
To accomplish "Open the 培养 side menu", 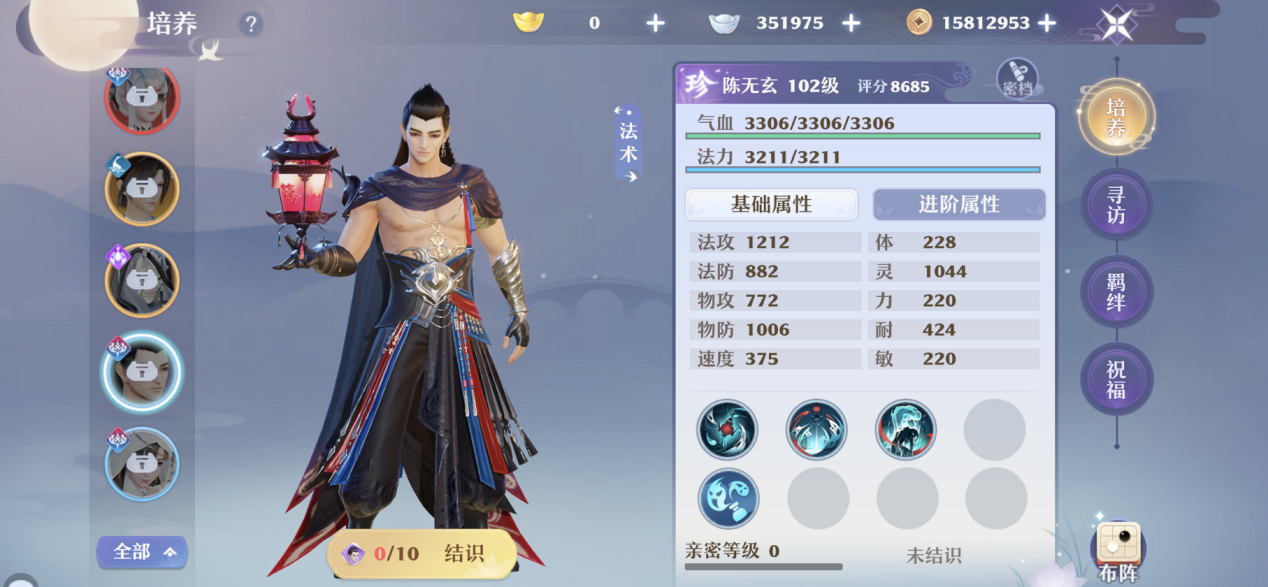I will pyautogui.click(x=1116, y=117).
